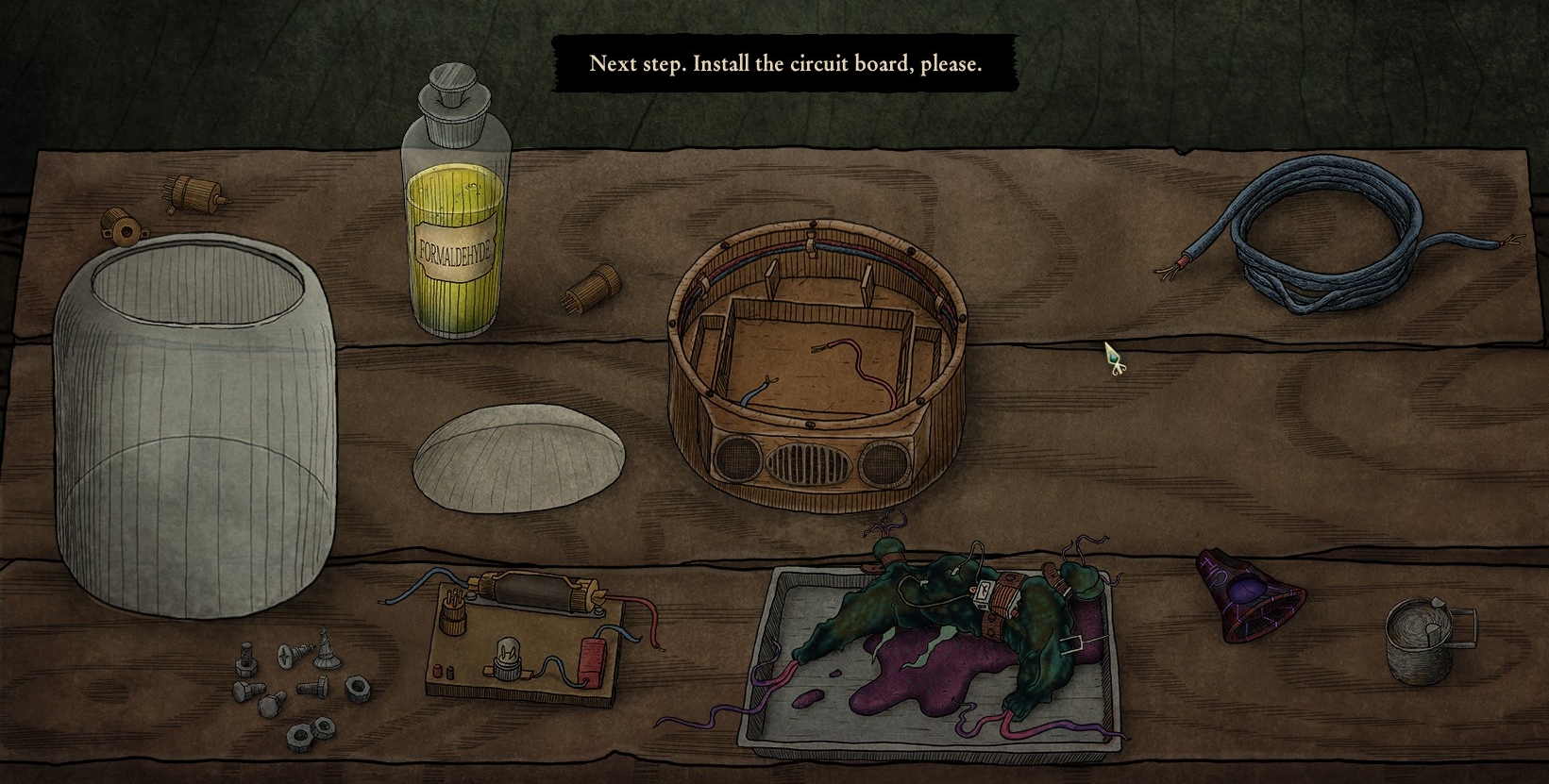Pick the coiled blue cable
1549x784 pixels.
point(1333,236)
